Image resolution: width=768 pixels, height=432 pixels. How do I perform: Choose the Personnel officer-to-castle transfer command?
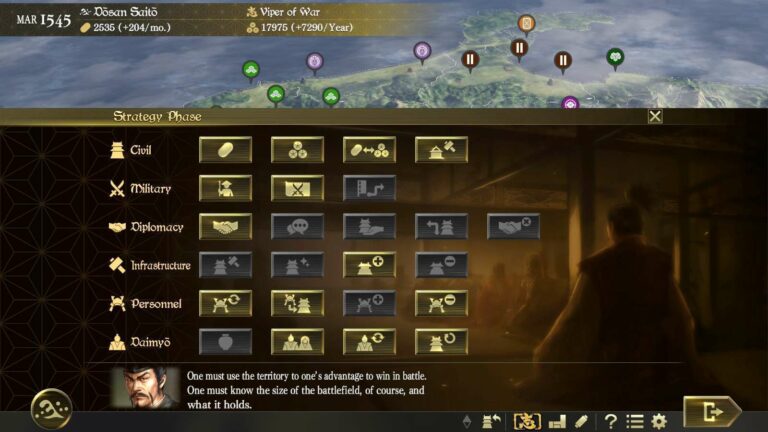[x=297, y=303]
